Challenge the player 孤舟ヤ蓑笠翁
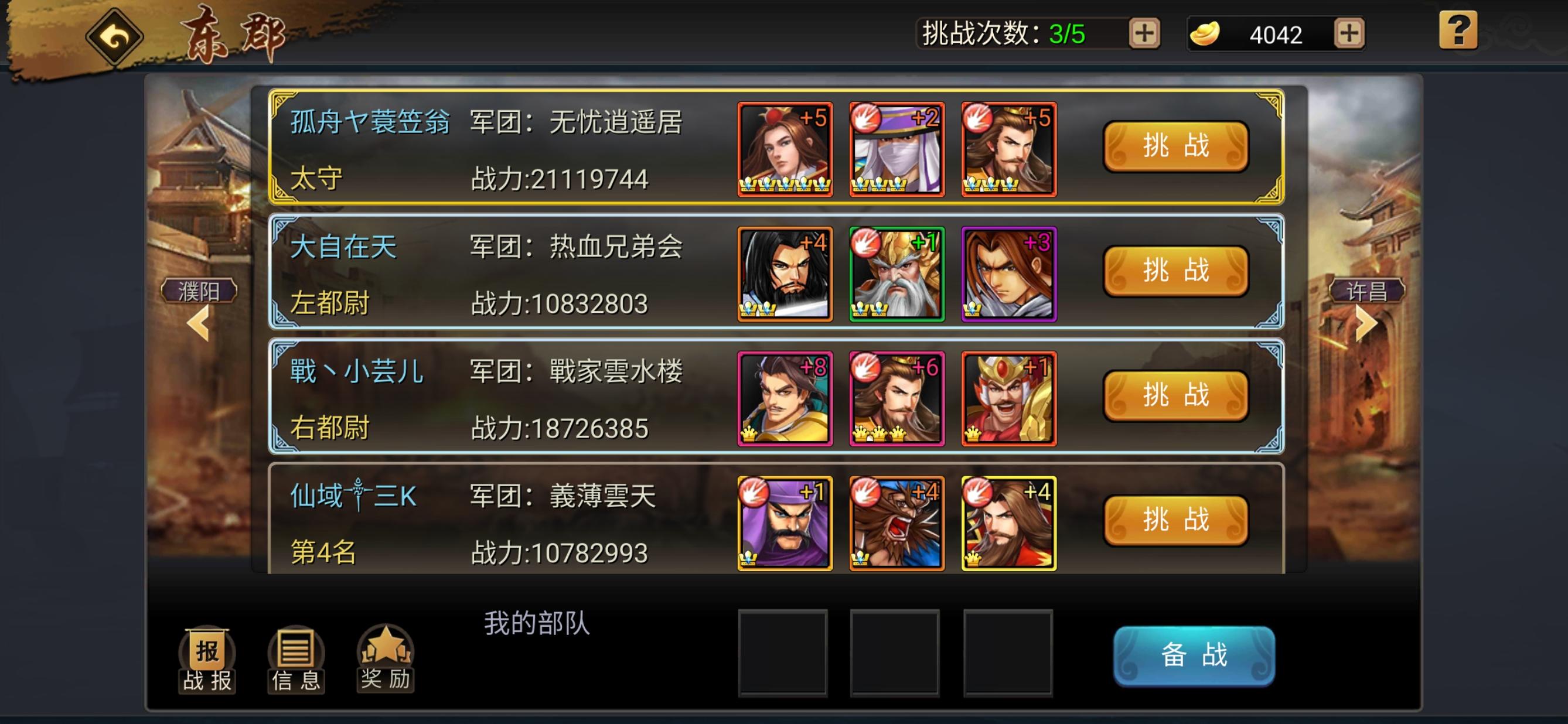The image size is (1568, 724). (x=1175, y=148)
